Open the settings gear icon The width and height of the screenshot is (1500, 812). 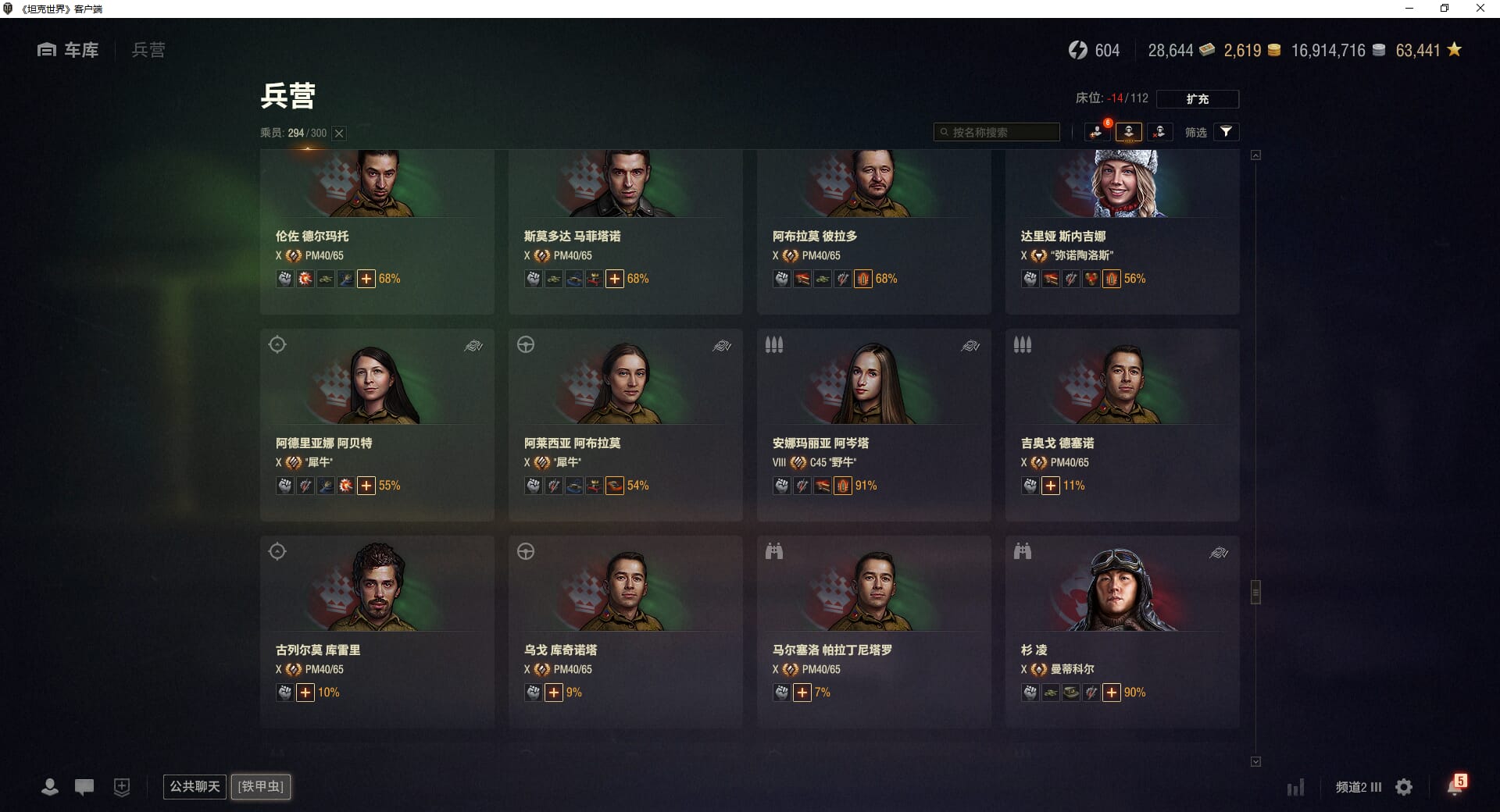[1404, 787]
